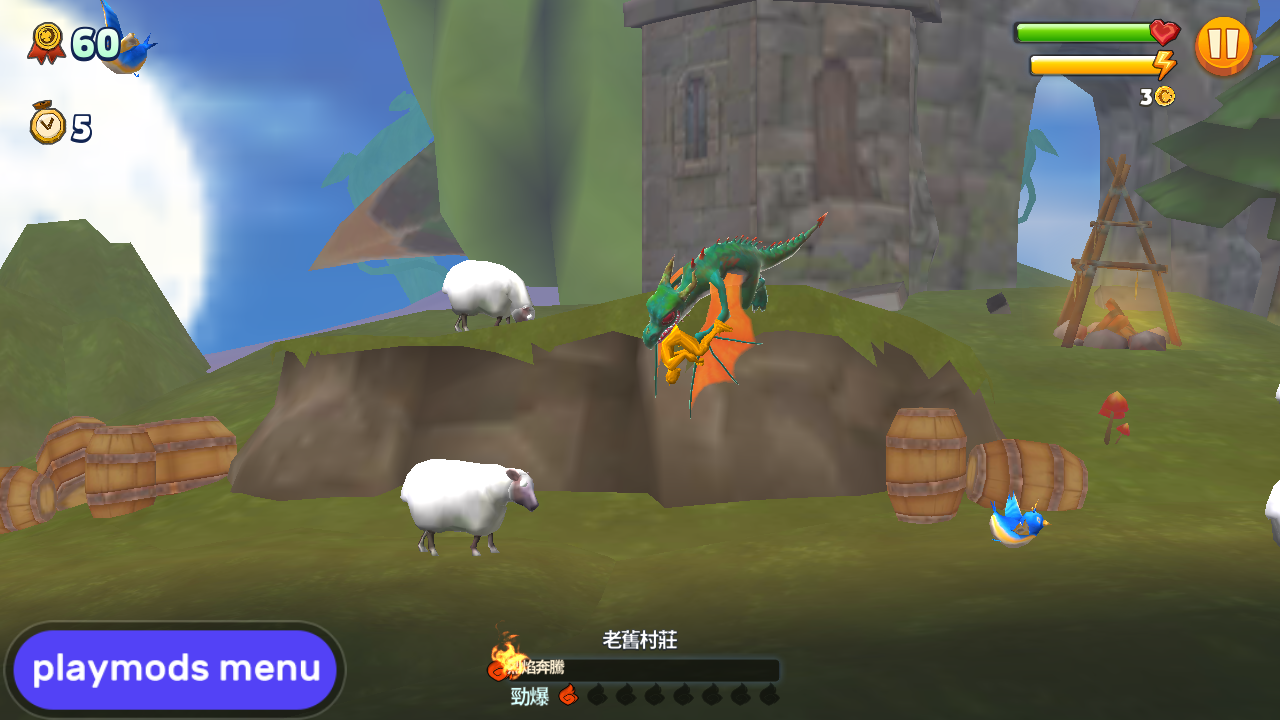Open the playmods menu overlay
This screenshot has width=1280, height=720.
(176, 669)
